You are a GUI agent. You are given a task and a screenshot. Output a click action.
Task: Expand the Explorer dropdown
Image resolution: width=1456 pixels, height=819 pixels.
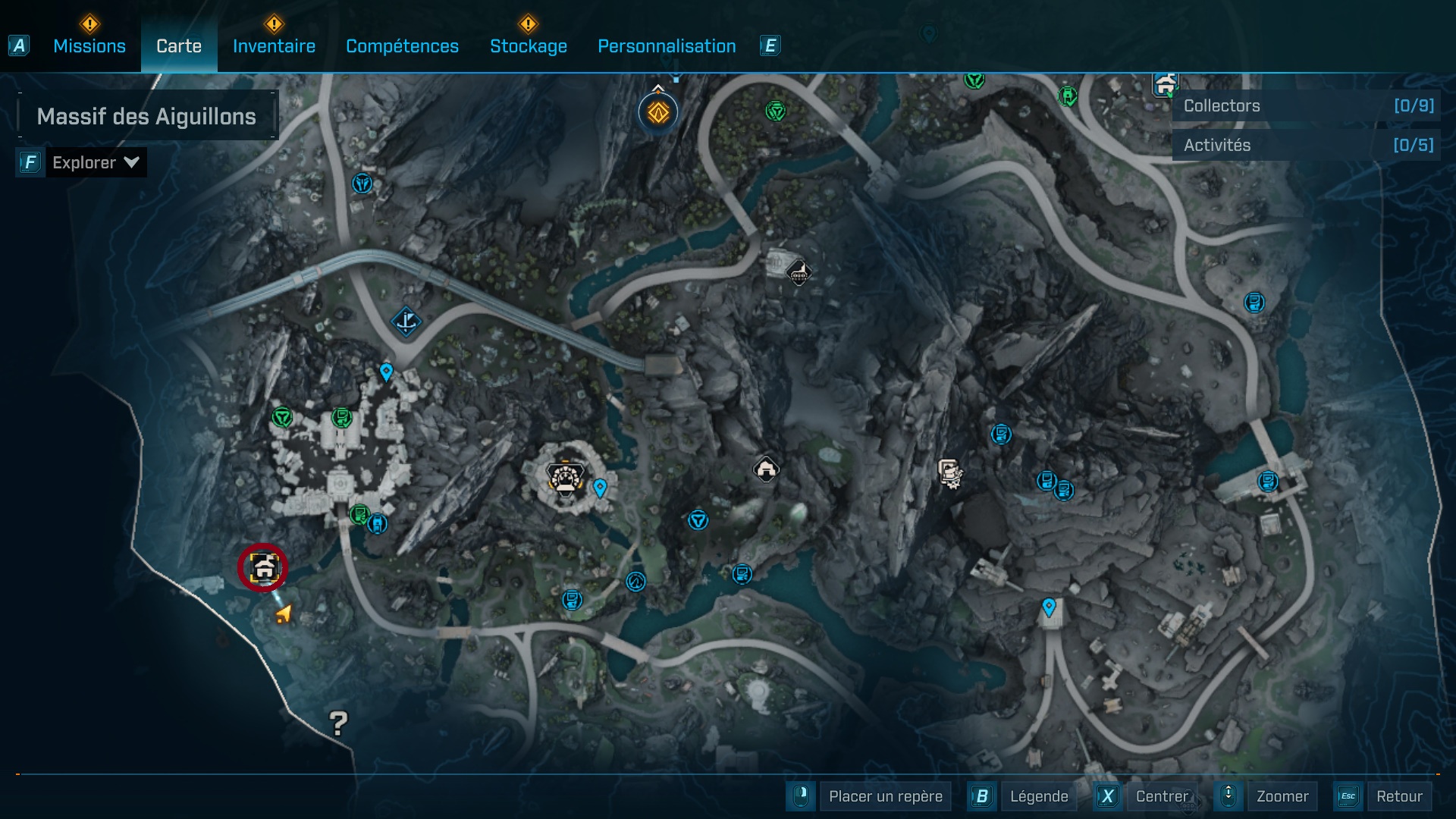95,162
